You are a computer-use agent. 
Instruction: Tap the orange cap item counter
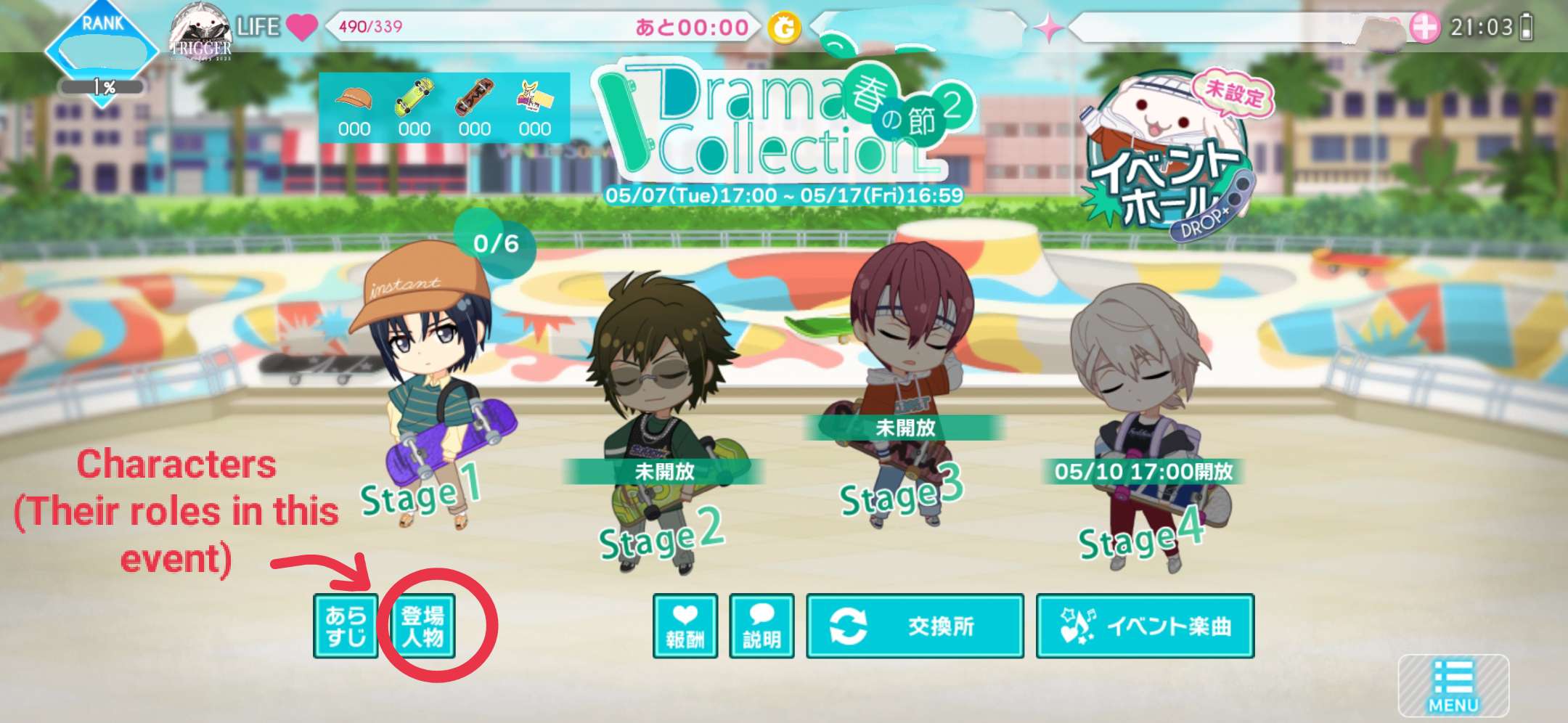[x=354, y=109]
